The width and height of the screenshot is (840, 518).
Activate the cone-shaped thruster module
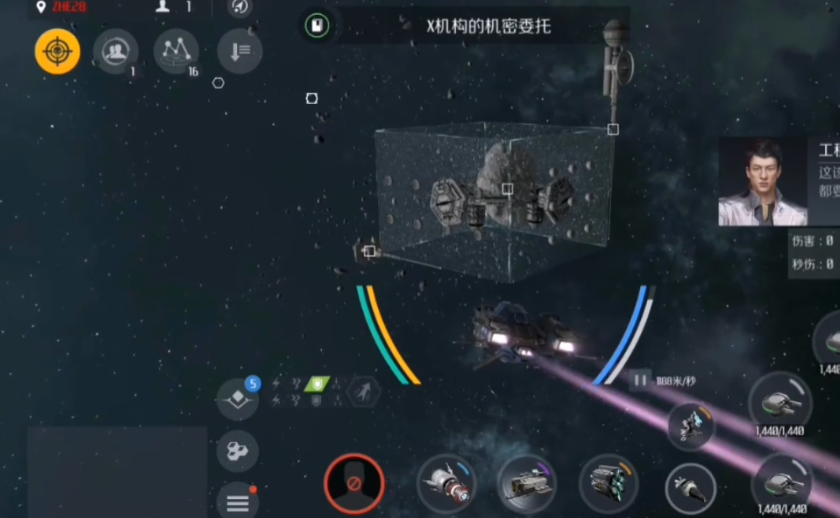click(x=690, y=489)
